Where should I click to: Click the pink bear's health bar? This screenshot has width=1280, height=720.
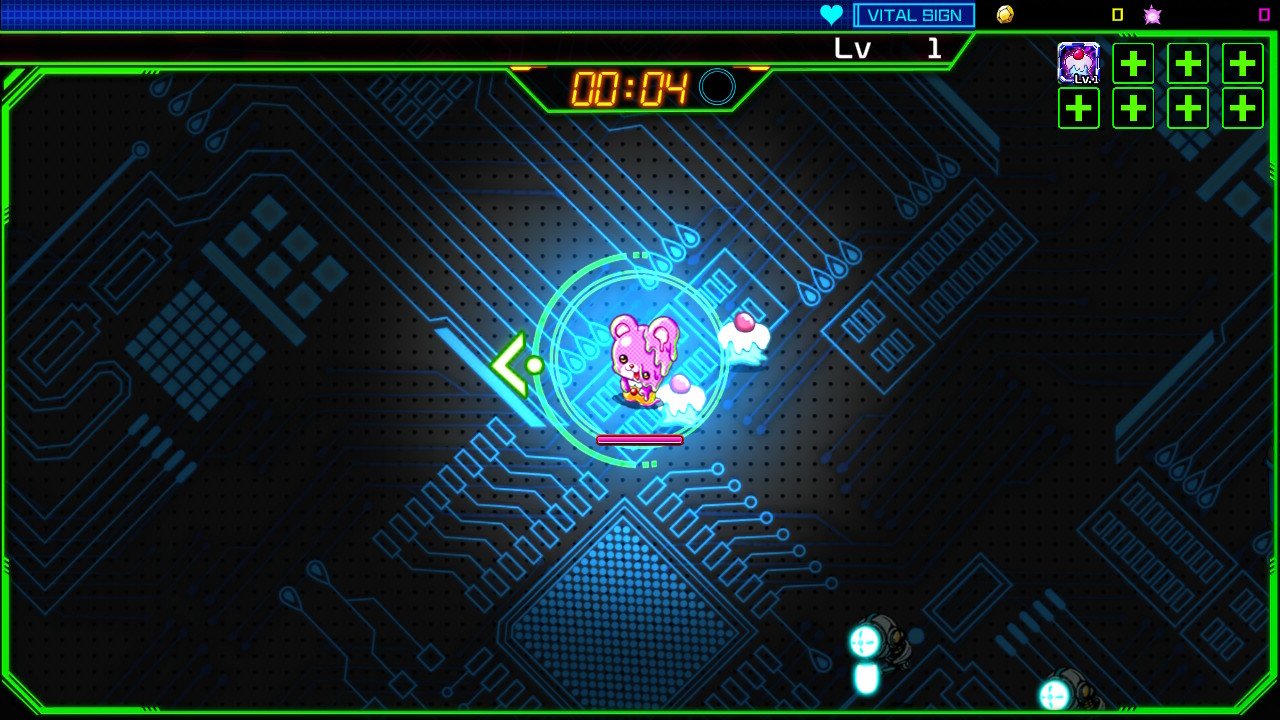coord(639,438)
